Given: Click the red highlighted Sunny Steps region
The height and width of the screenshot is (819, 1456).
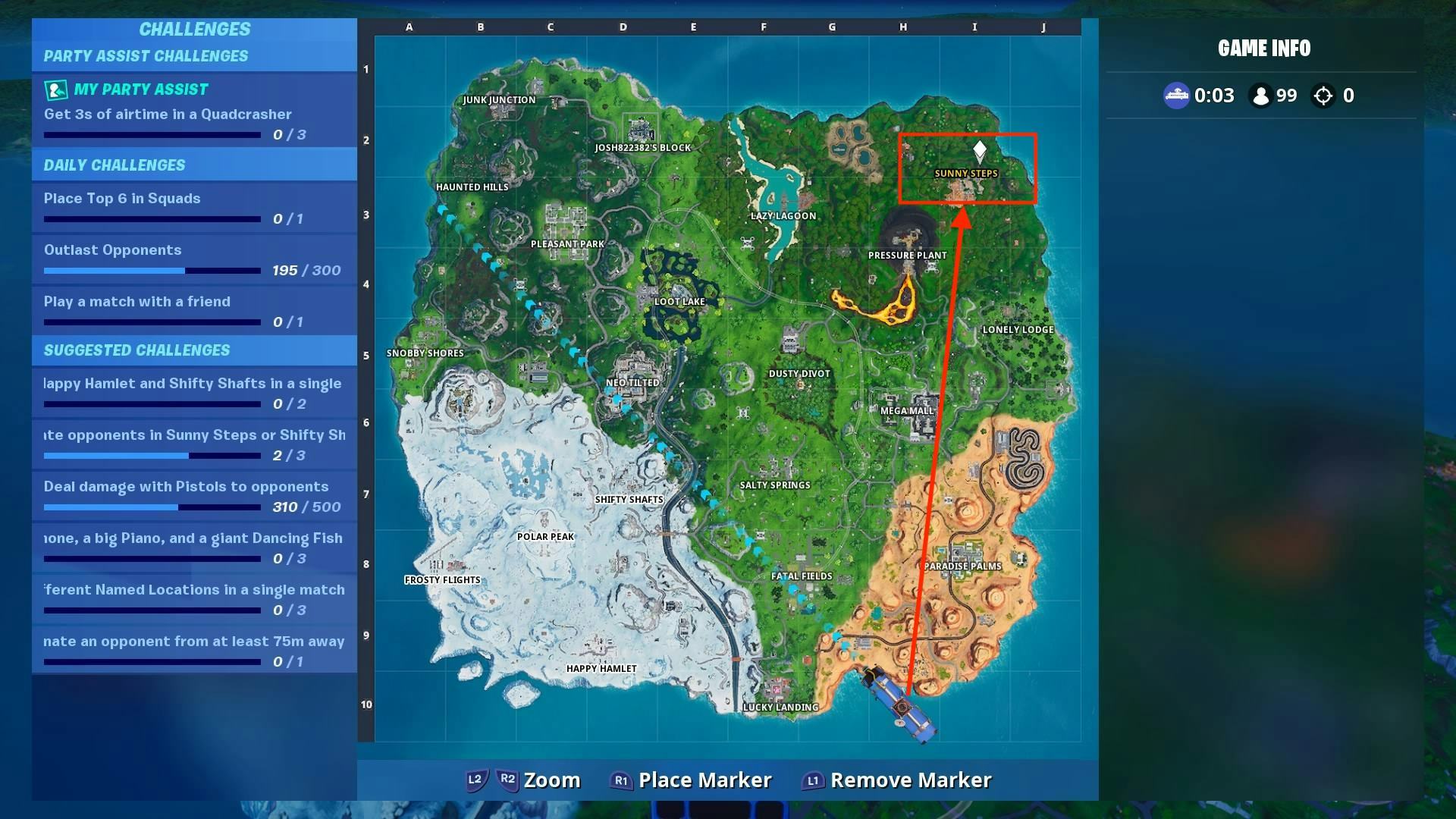Looking at the screenshot, I should [967, 169].
